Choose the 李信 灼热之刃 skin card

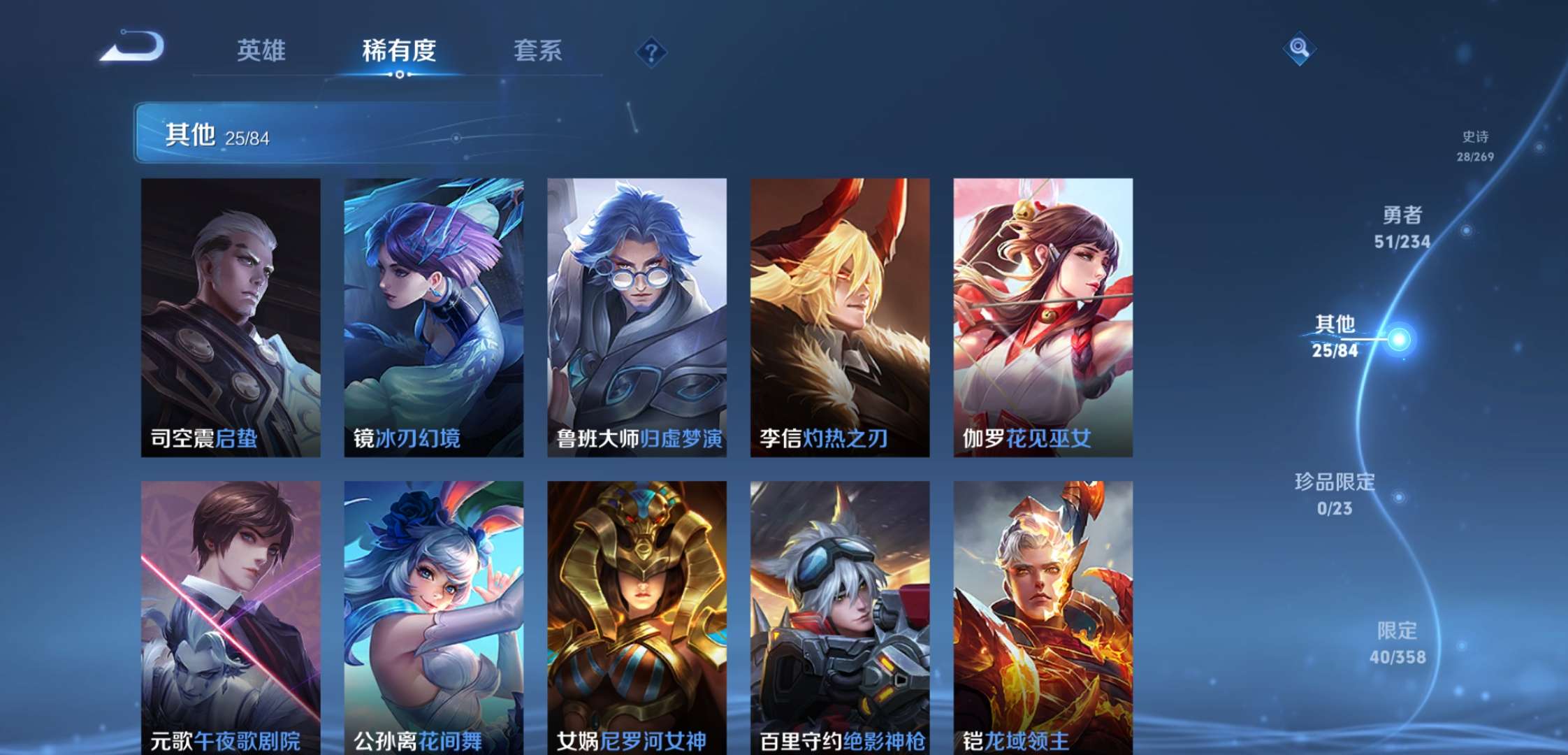click(840, 317)
